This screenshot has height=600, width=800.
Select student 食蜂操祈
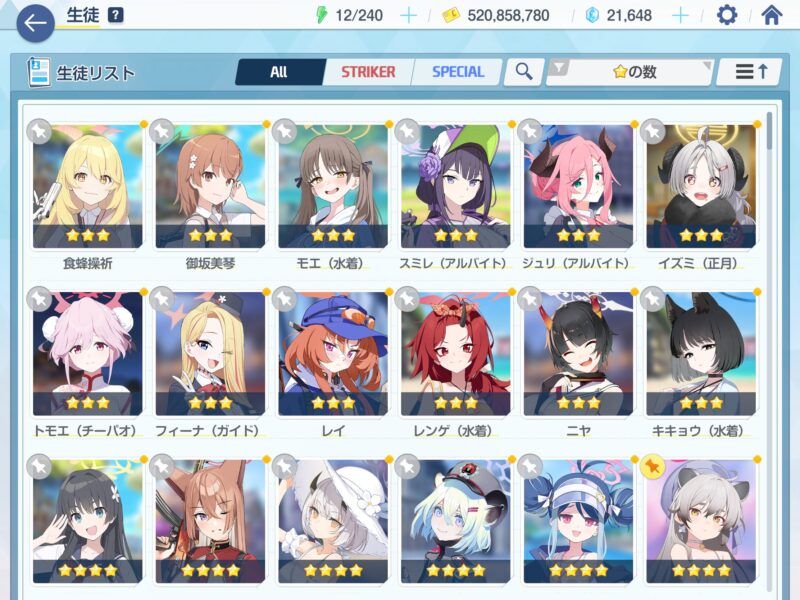coord(87,187)
